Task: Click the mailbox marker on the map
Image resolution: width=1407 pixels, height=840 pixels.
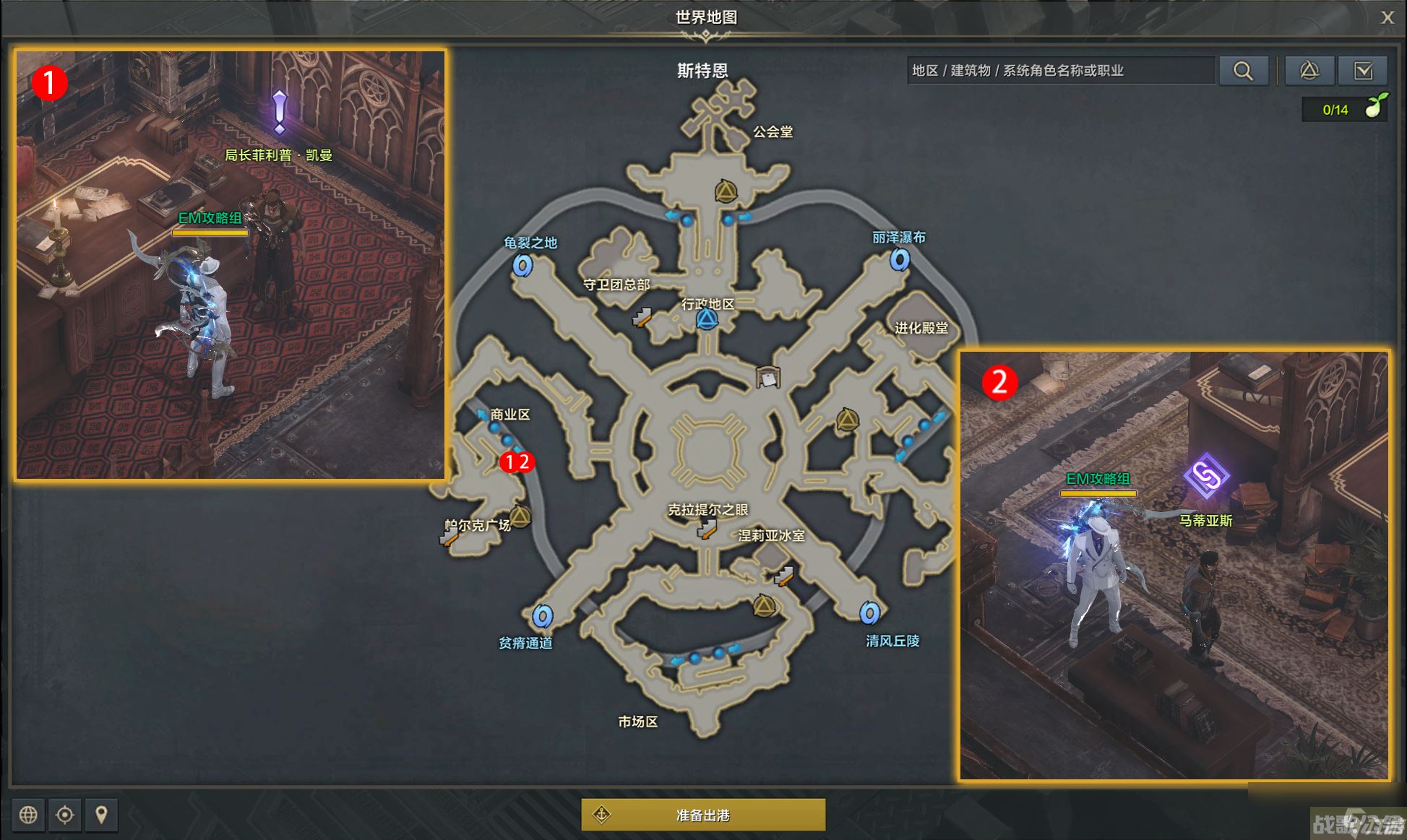Action: [x=767, y=377]
